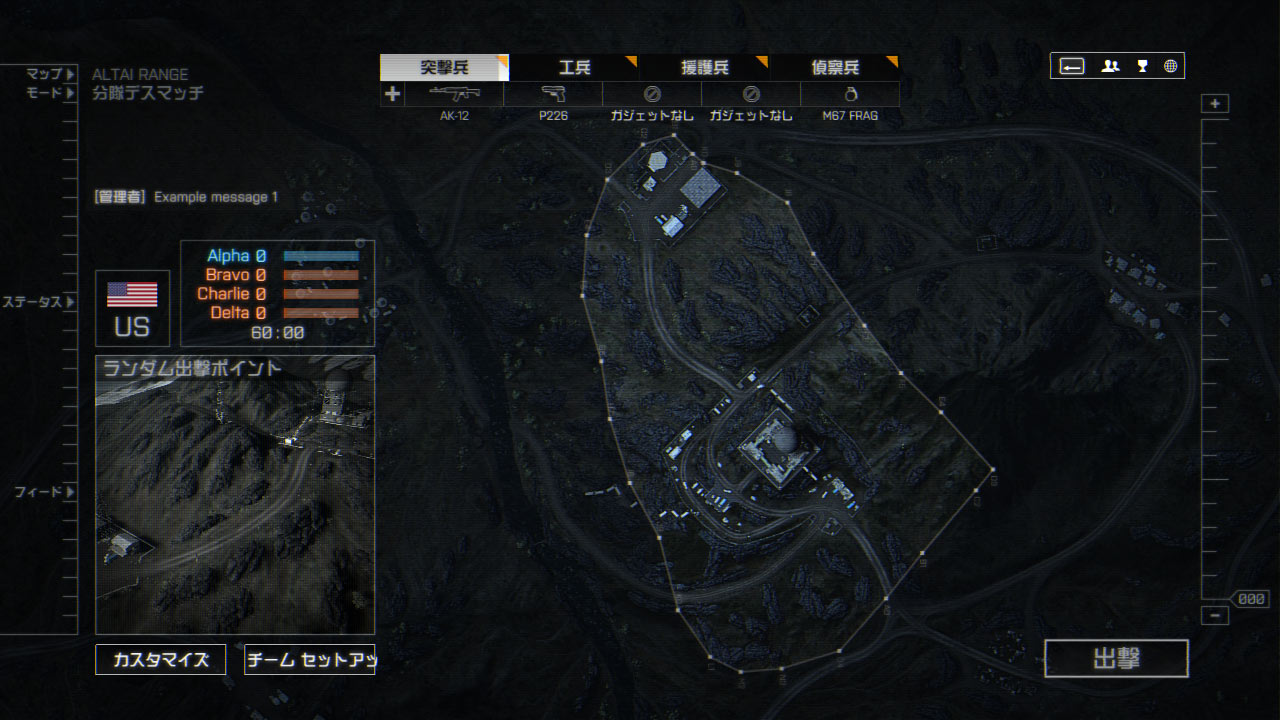Open the 偵察兵 recon class tab
This screenshot has height=720, width=1280.
834,68
